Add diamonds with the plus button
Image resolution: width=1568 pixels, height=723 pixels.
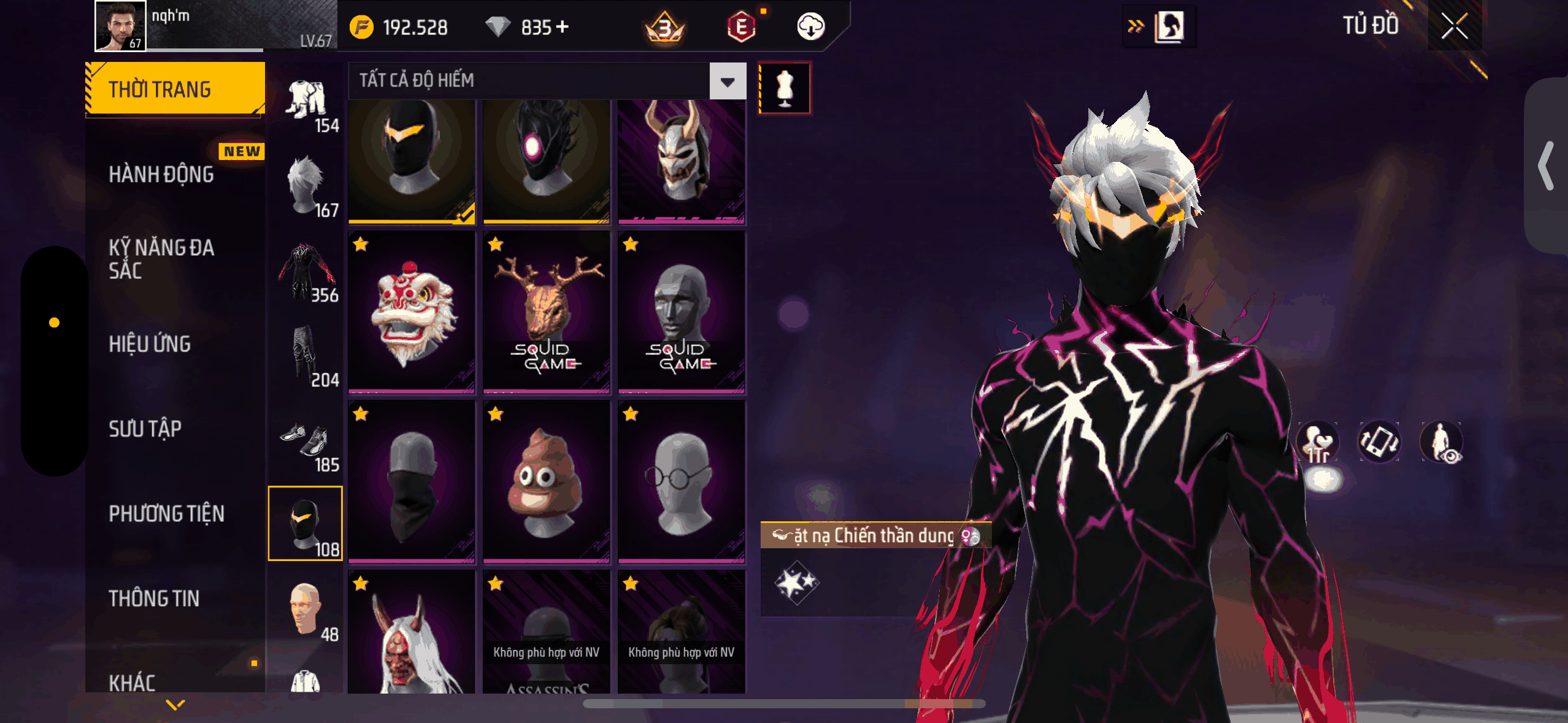(562, 27)
